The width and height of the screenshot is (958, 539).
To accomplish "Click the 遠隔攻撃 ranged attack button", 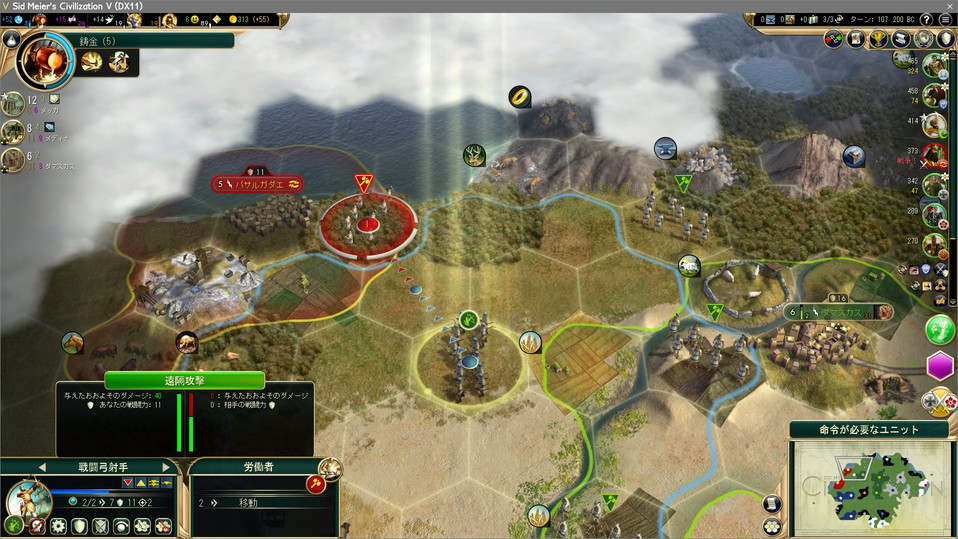I will [184, 380].
